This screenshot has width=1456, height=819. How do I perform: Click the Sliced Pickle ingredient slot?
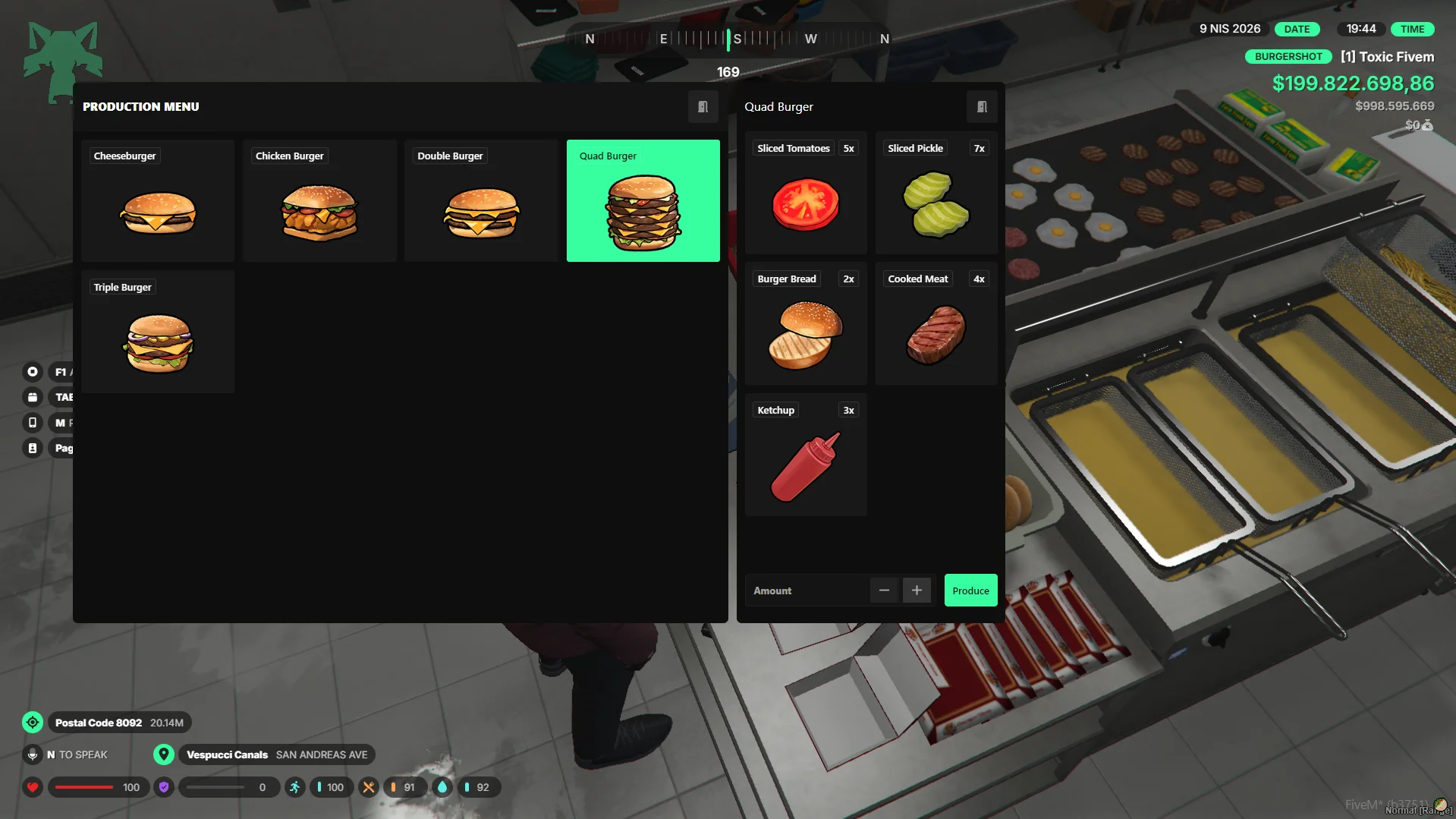(x=936, y=194)
